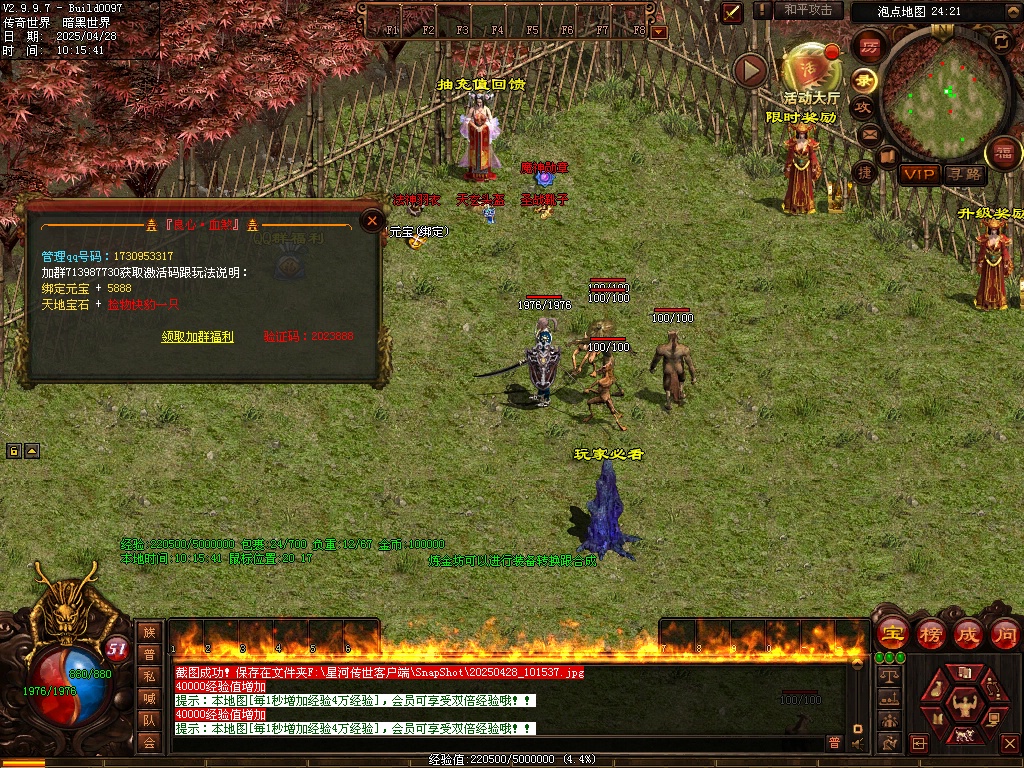Show the 榜 rankings button
This screenshot has height=768, width=1024.
pyautogui.click(x=930, y=634)
